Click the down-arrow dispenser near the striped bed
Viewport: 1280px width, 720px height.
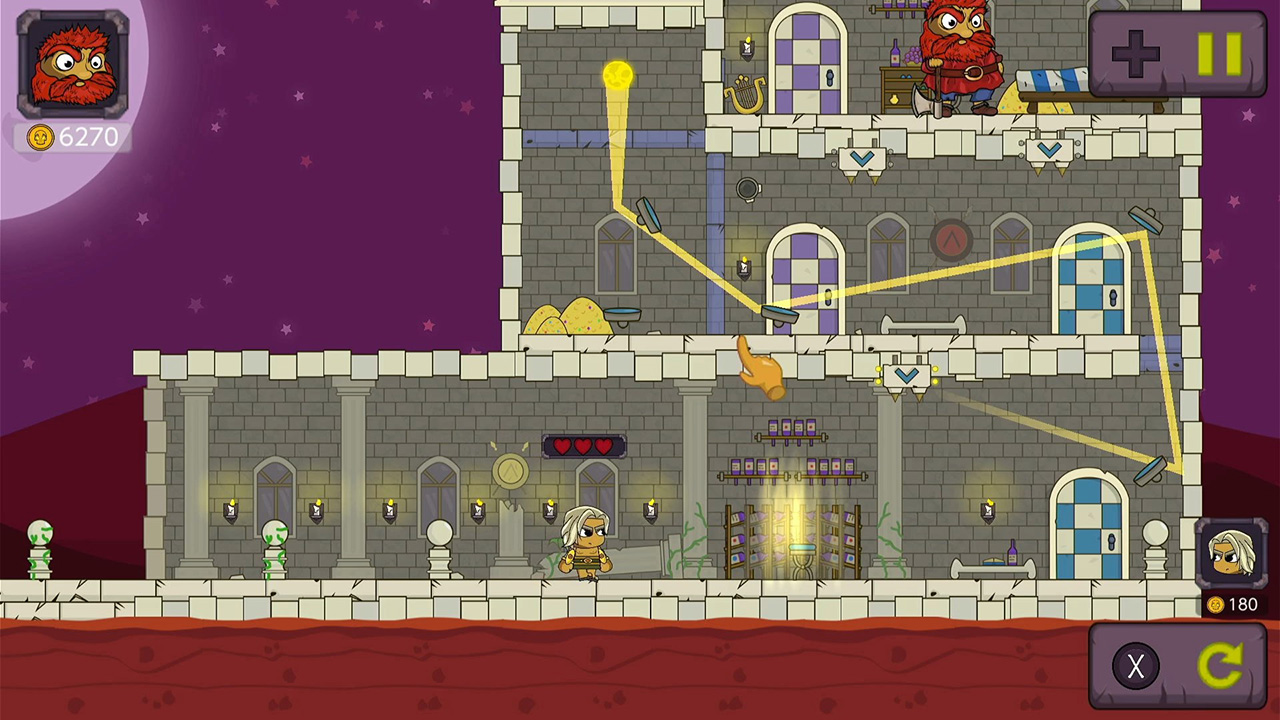[1049, 148]
